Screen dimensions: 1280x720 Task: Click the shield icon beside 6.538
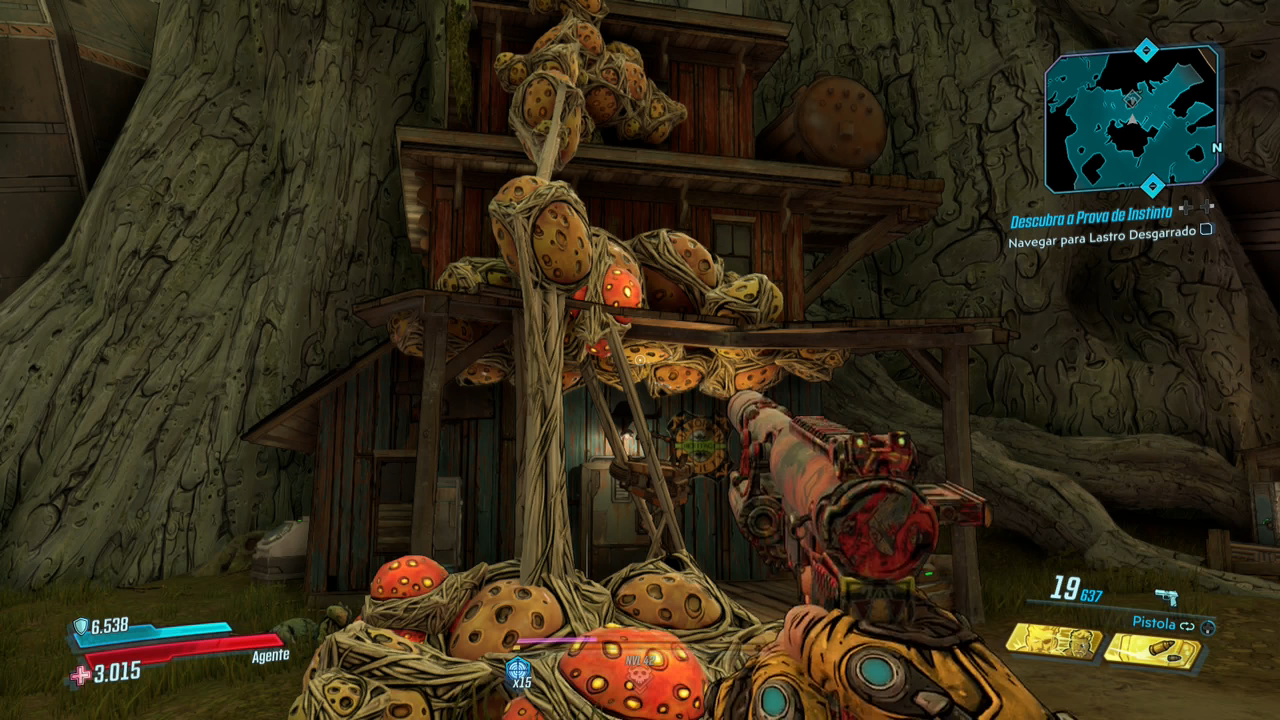80,626
